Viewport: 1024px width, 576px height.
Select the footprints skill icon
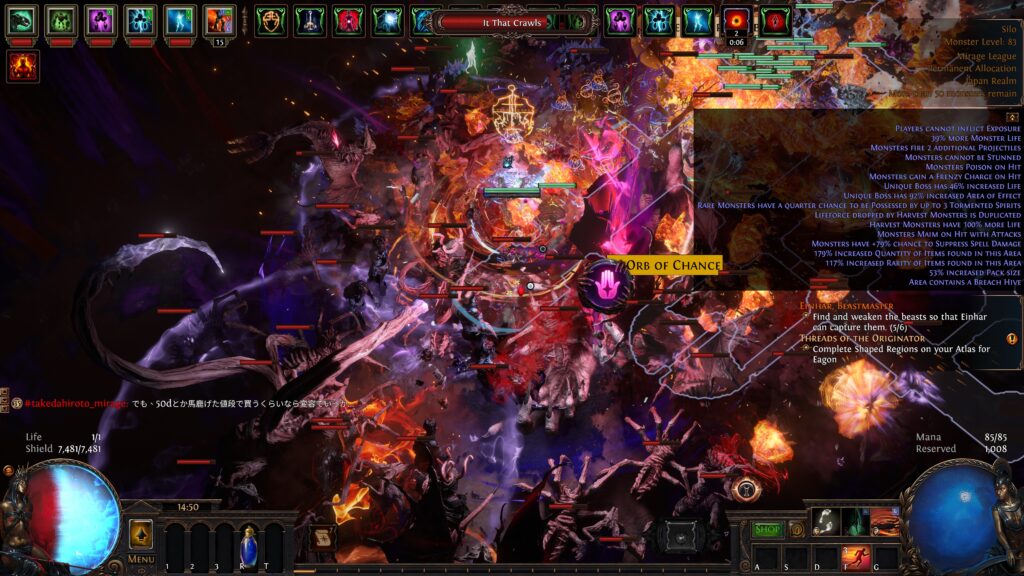pos(826,522)
